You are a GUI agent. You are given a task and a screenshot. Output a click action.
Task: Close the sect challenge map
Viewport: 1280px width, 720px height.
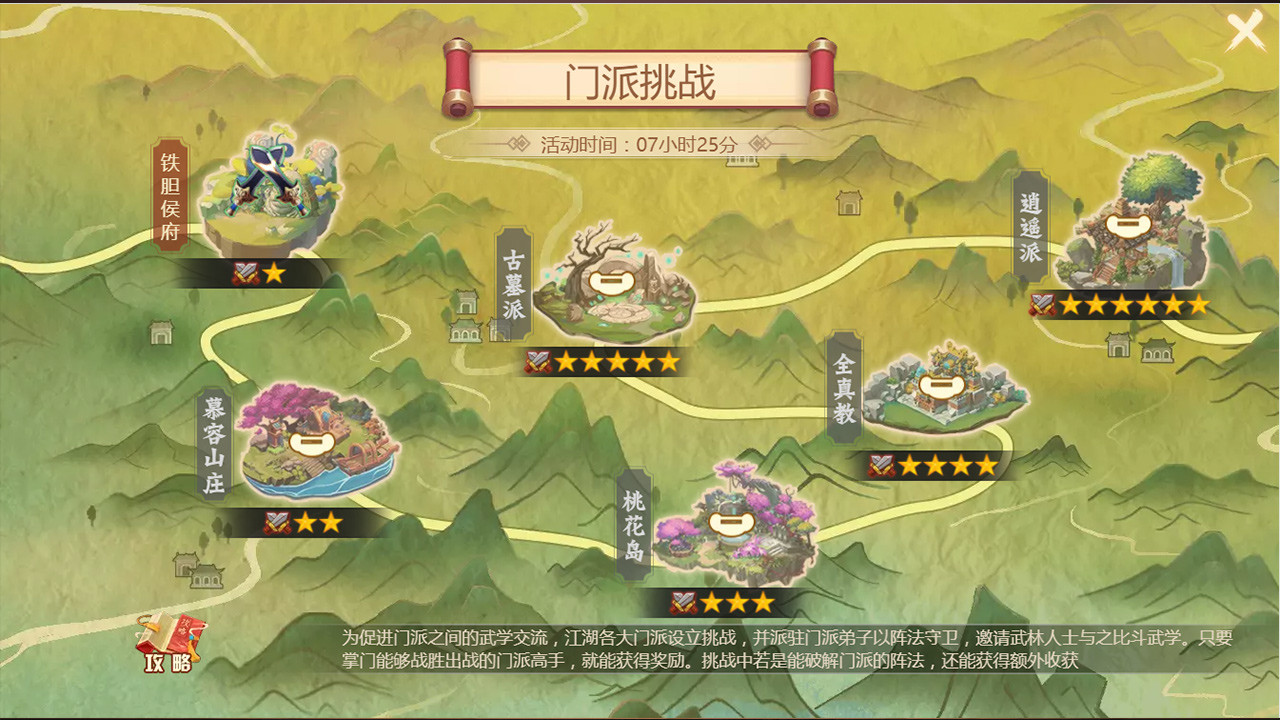(x=1243, y=31)
